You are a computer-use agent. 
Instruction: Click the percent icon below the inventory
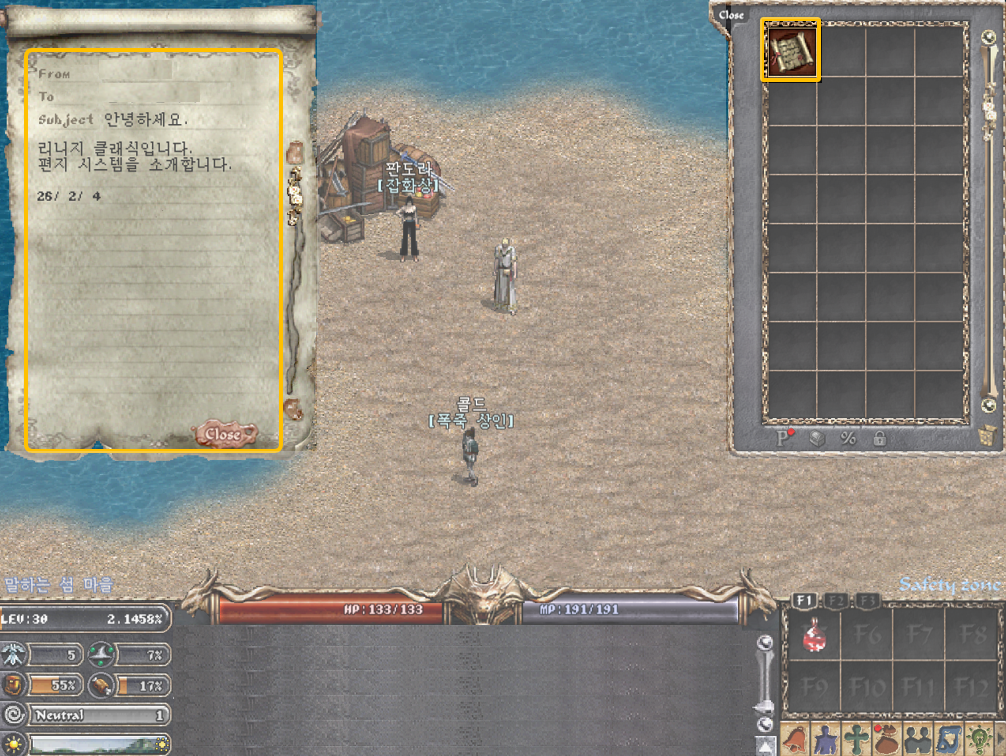pyautogui.click(x=848, y=438)
